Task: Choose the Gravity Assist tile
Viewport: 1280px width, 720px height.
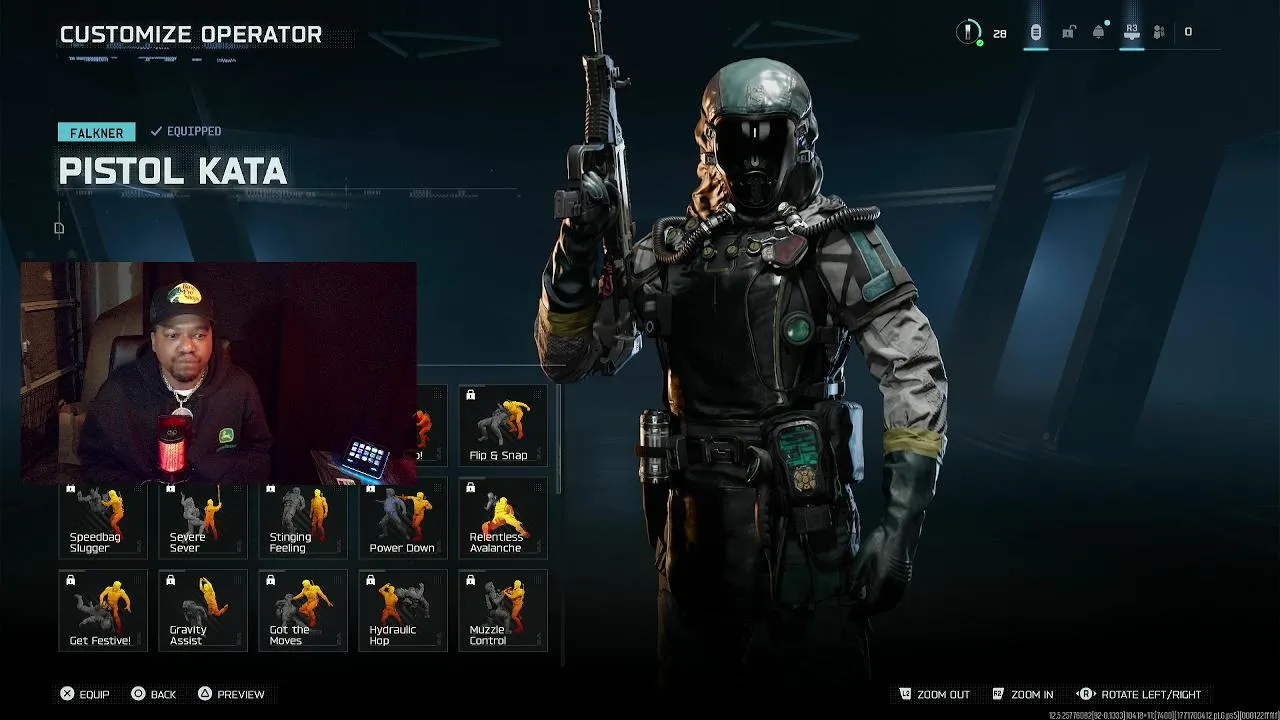Action: tap(202, 610)
